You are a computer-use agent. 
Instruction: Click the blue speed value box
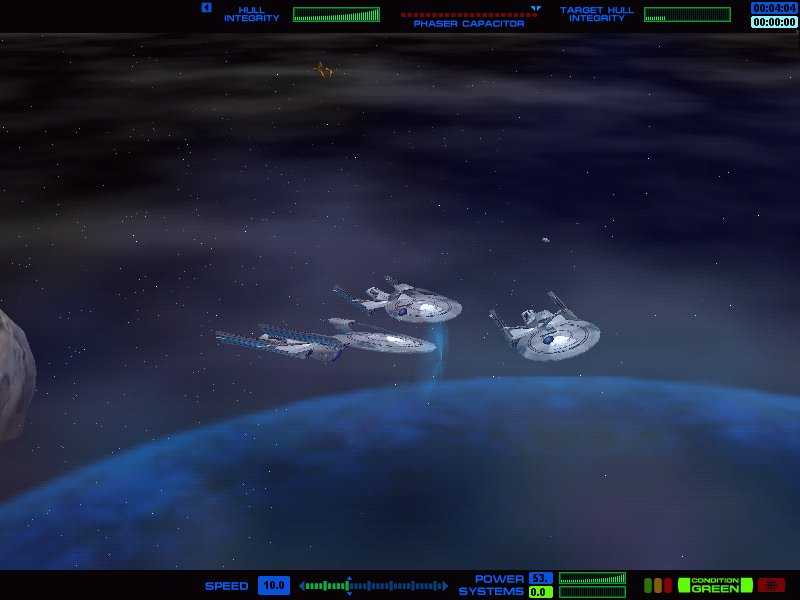coord(273,586)
